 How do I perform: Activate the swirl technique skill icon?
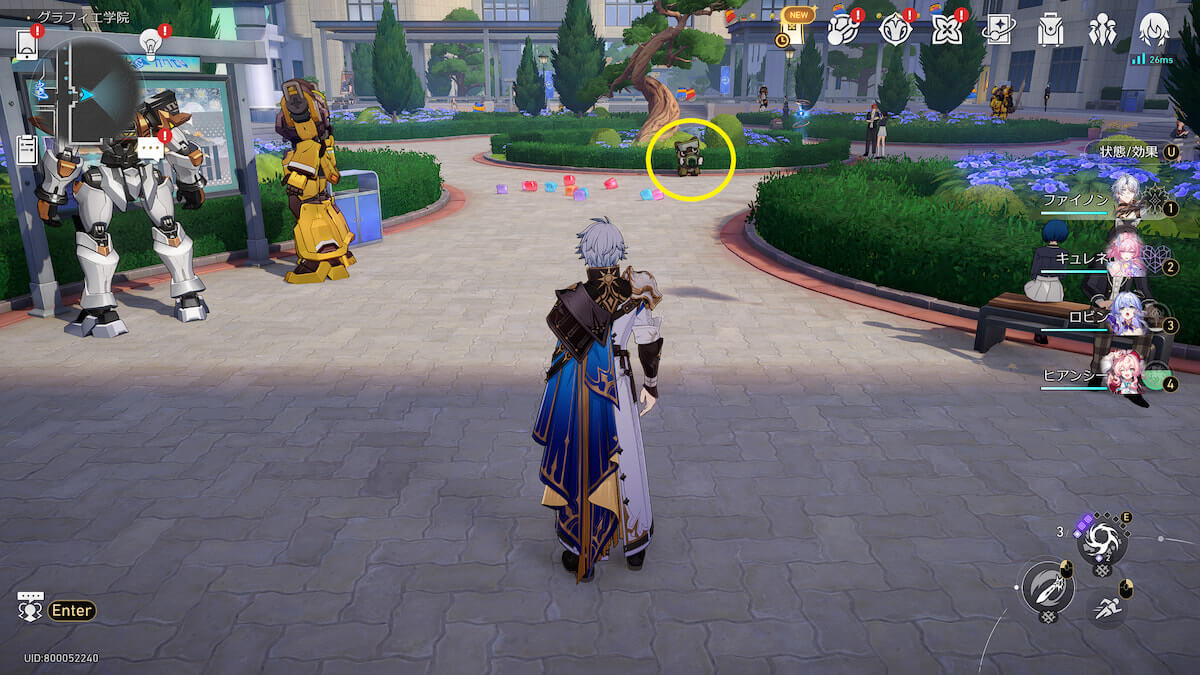(x=1102, y=541)
